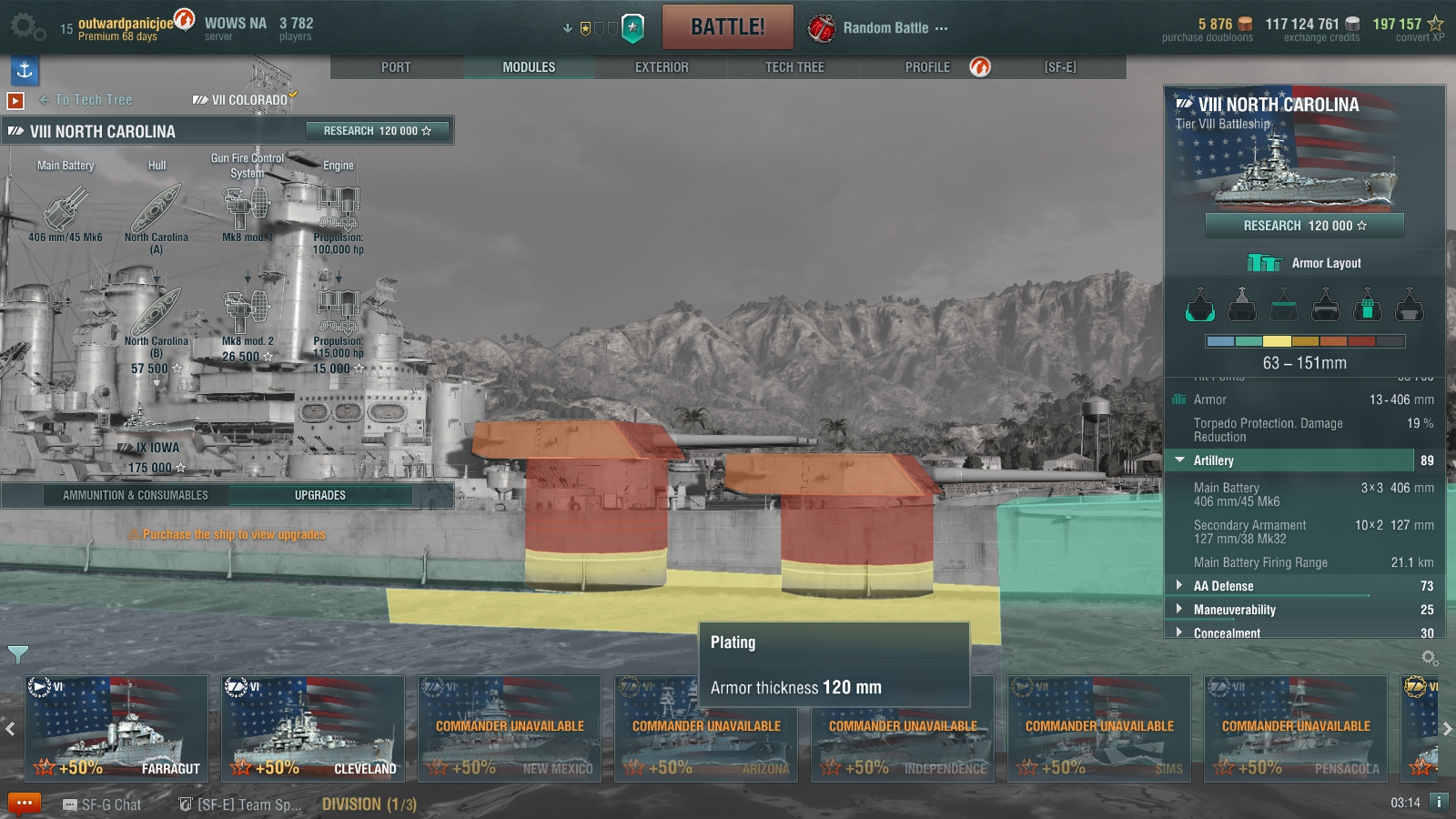Viewport: 1456px width, 819px height.
Task: Select the North Carolina (B) hull module
Action: [157, 314]
